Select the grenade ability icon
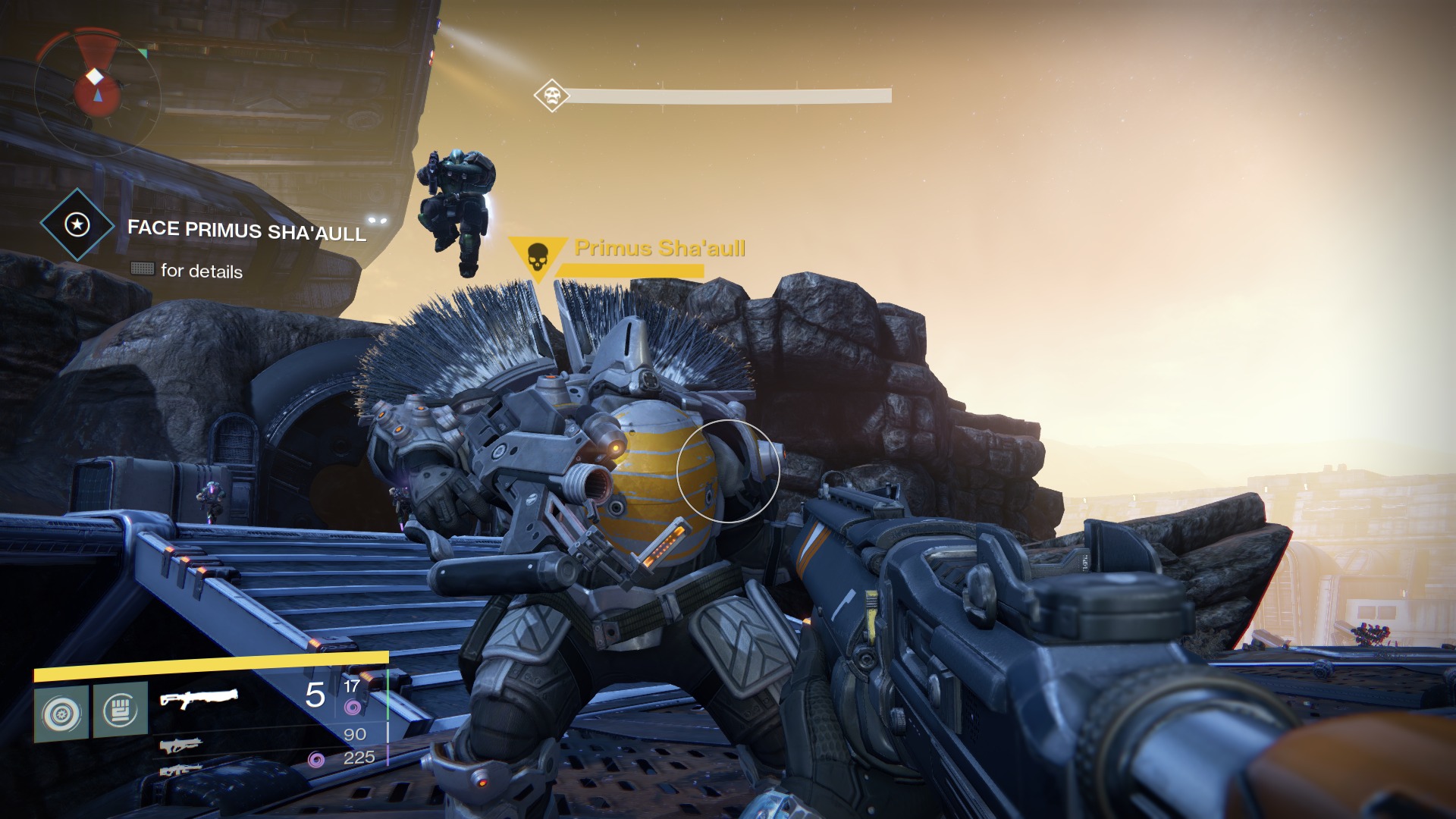1456x819 pixels. pos(61,711)
